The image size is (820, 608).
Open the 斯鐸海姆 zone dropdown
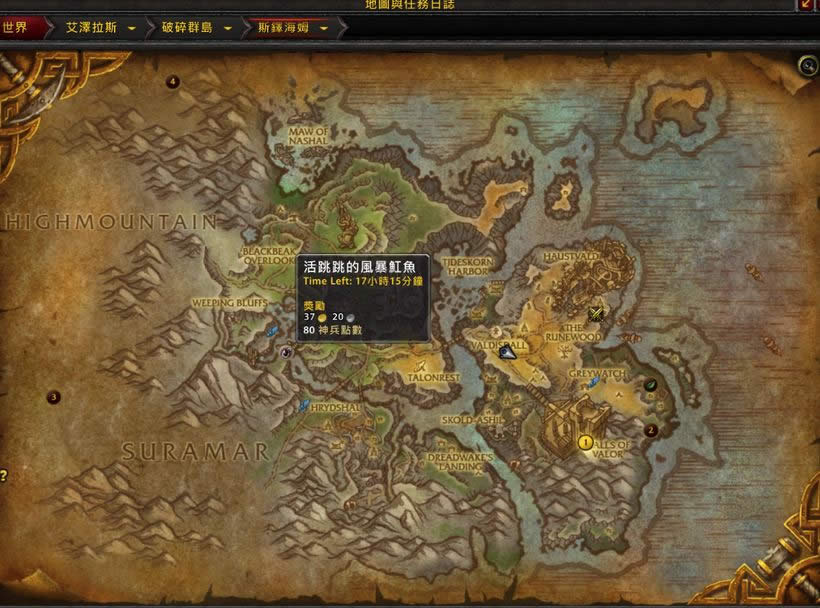[x=324, y=28]
